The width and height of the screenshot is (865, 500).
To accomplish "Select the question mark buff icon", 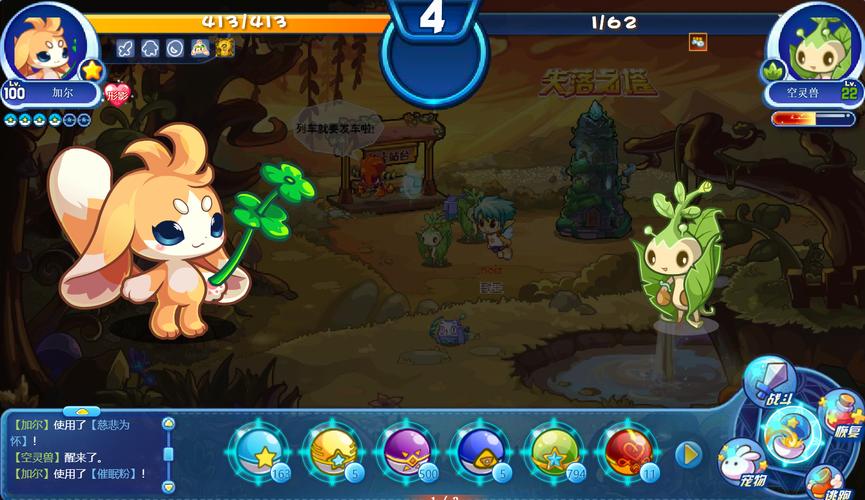I will pos(225,47).
